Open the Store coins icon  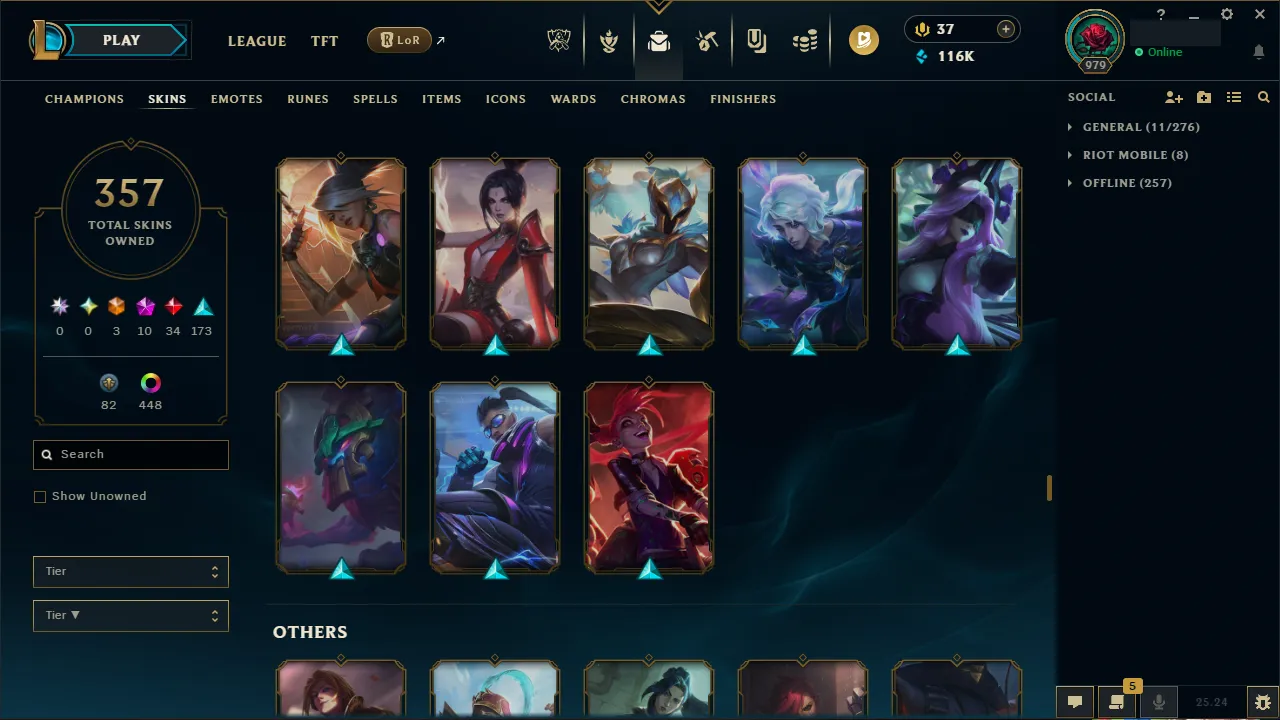click(805, 40)
